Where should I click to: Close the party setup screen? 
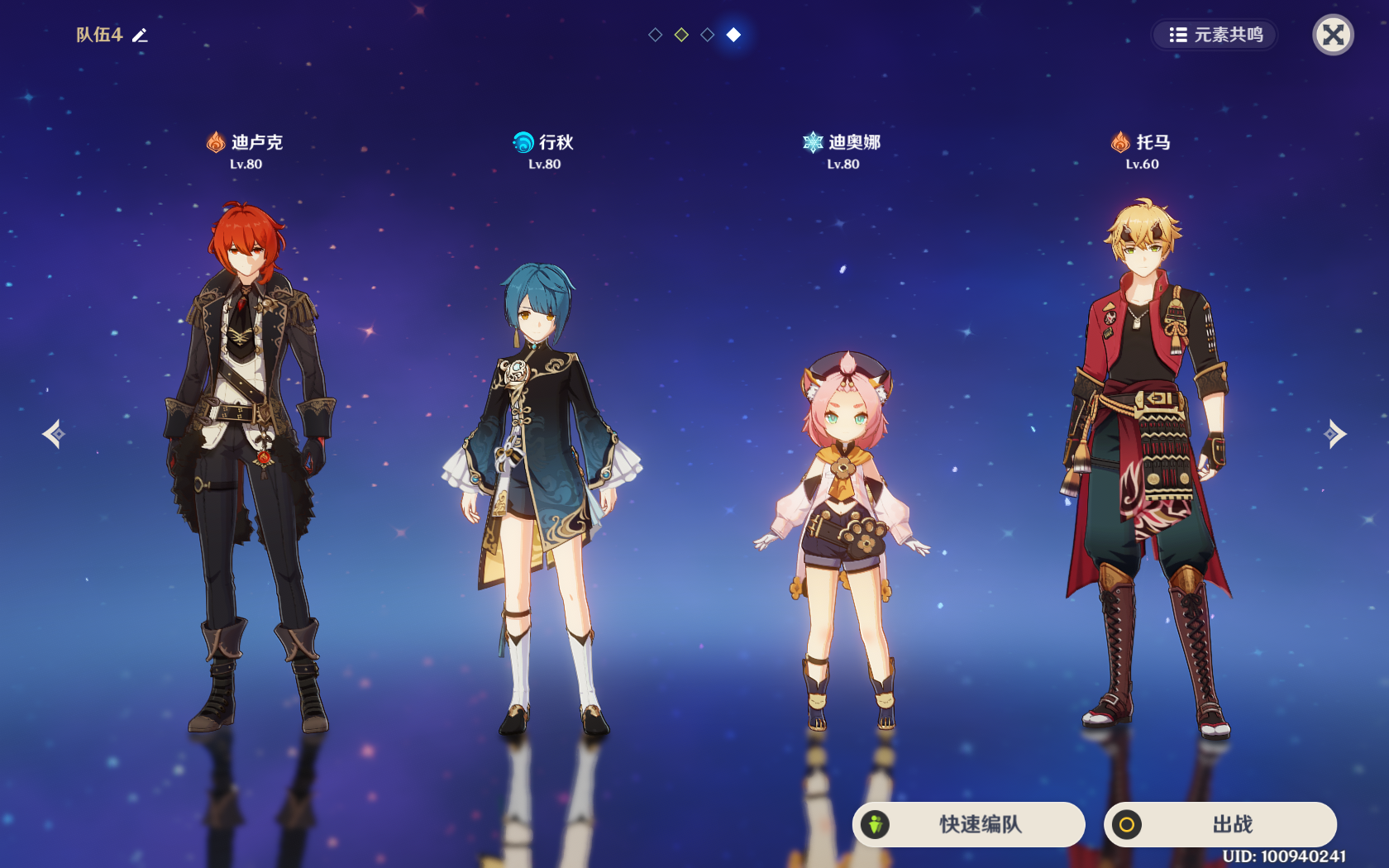point(1333,35)
